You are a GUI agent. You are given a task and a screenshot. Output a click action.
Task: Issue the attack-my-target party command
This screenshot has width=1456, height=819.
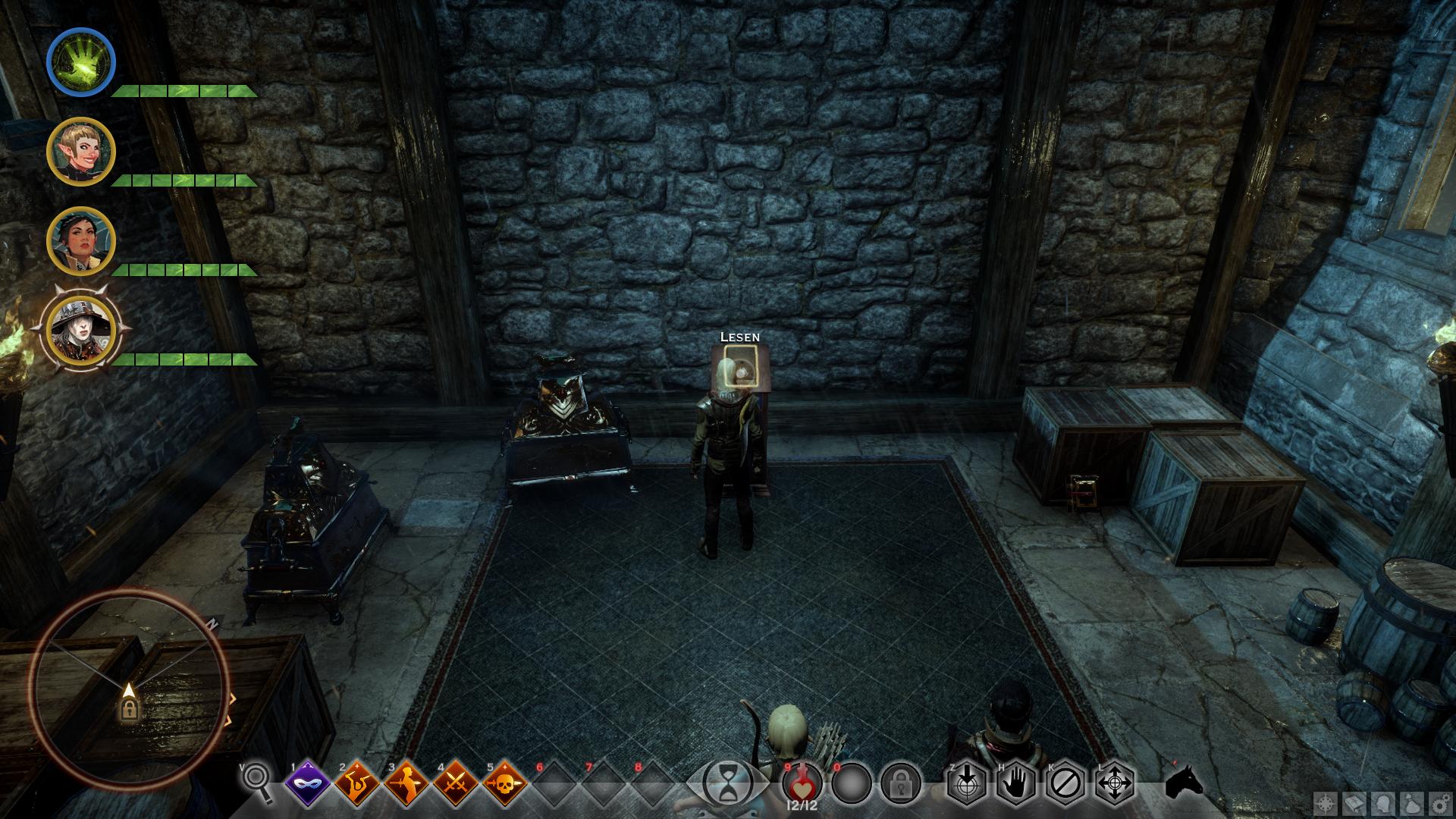(967, 783)
